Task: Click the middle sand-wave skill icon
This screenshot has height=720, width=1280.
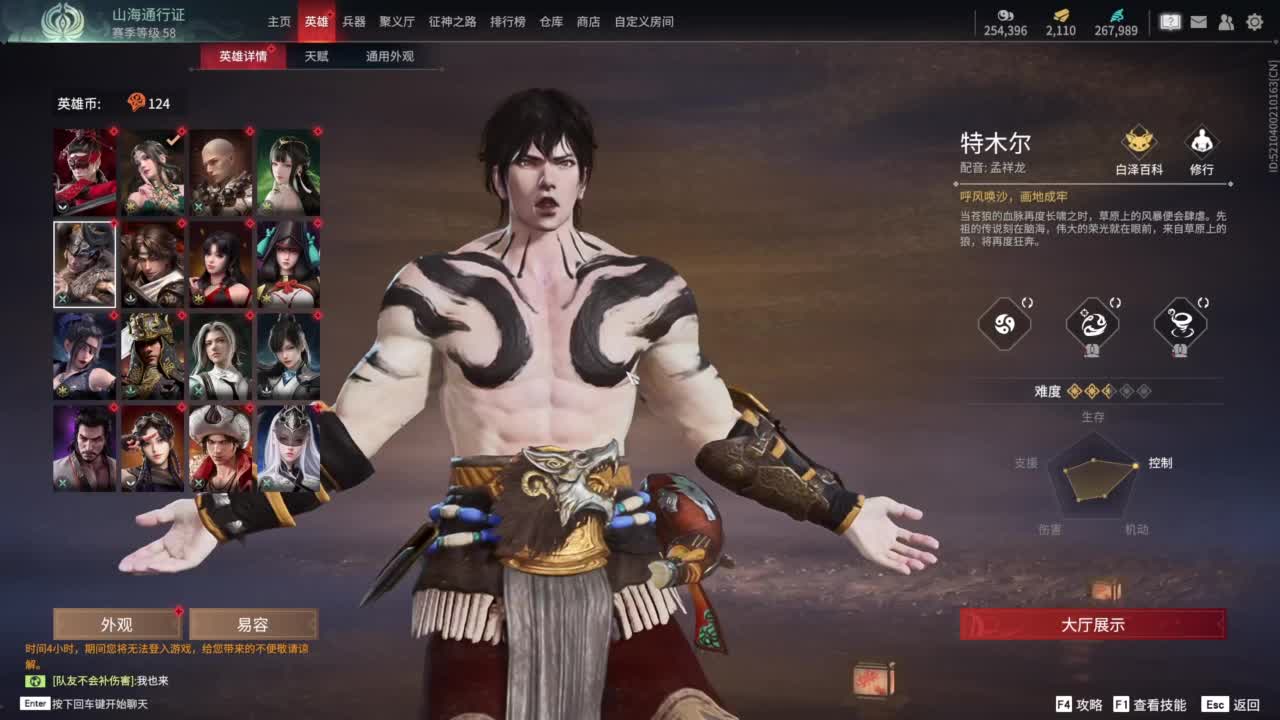Action: click(1094, 324)
